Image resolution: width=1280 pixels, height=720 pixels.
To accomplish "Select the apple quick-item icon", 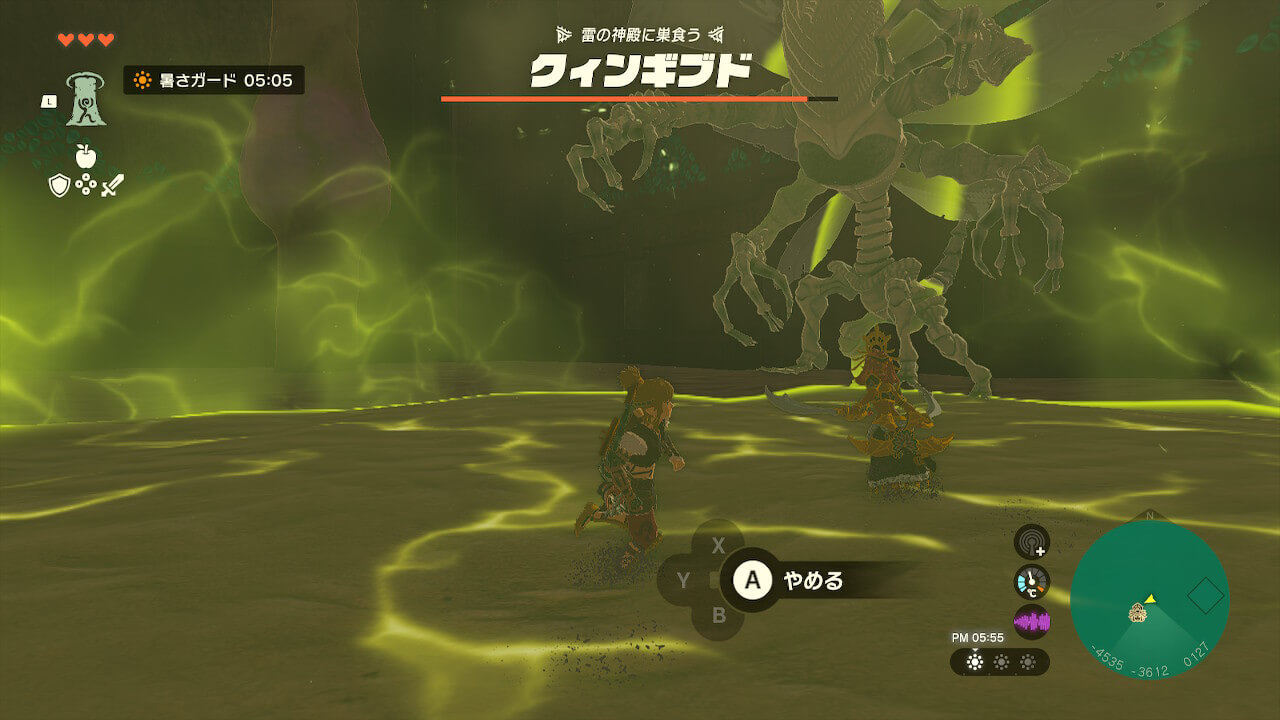I will [85, 156].
